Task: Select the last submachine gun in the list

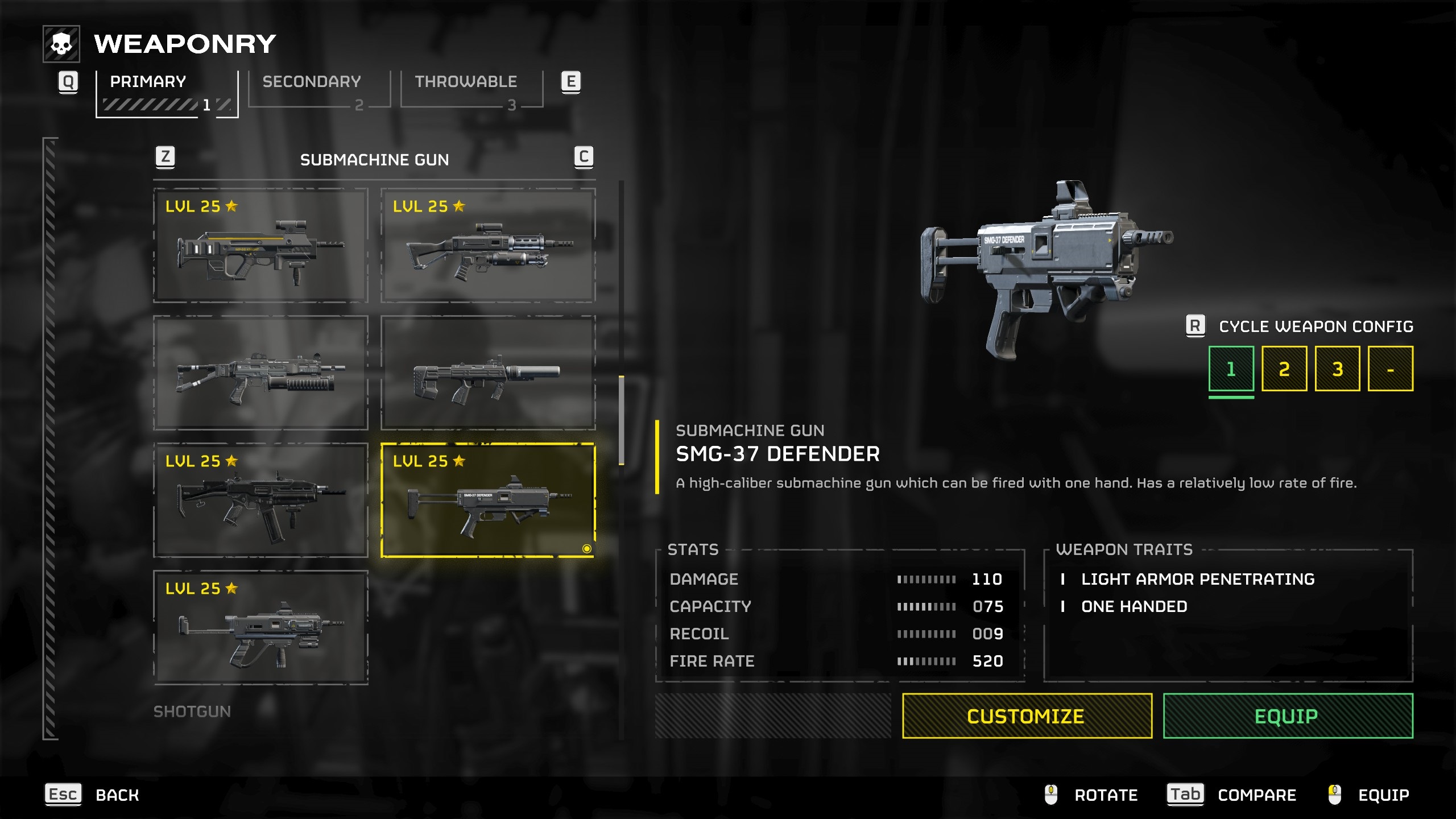Action: (260, 627)
